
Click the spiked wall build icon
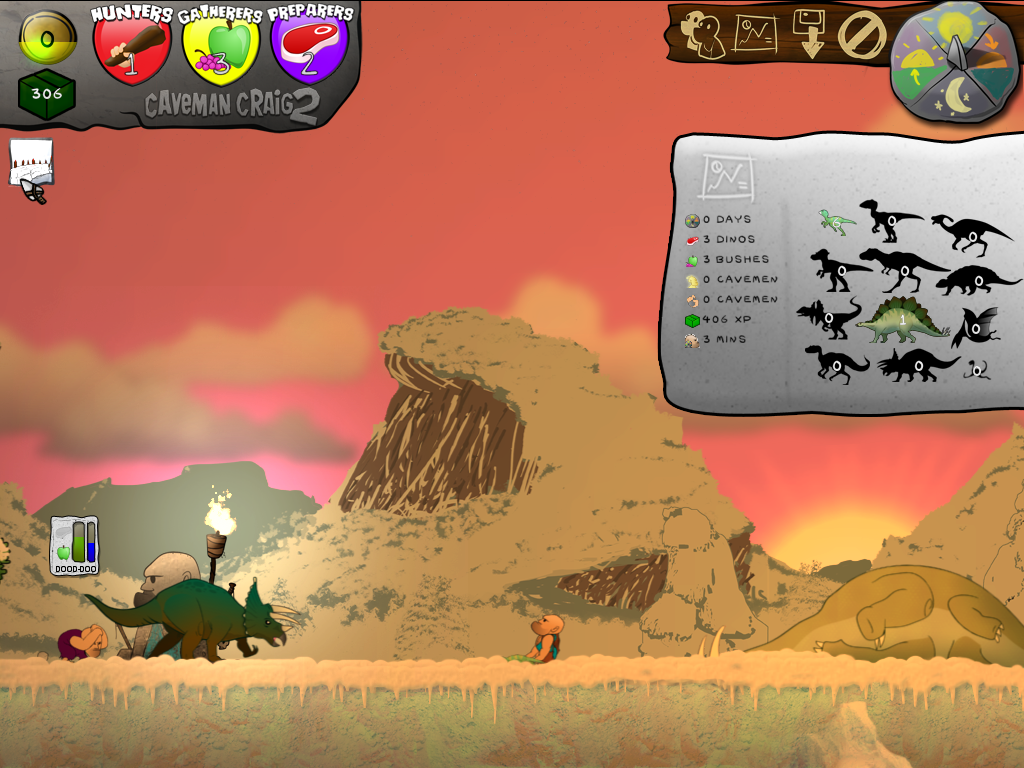[31, 164]
